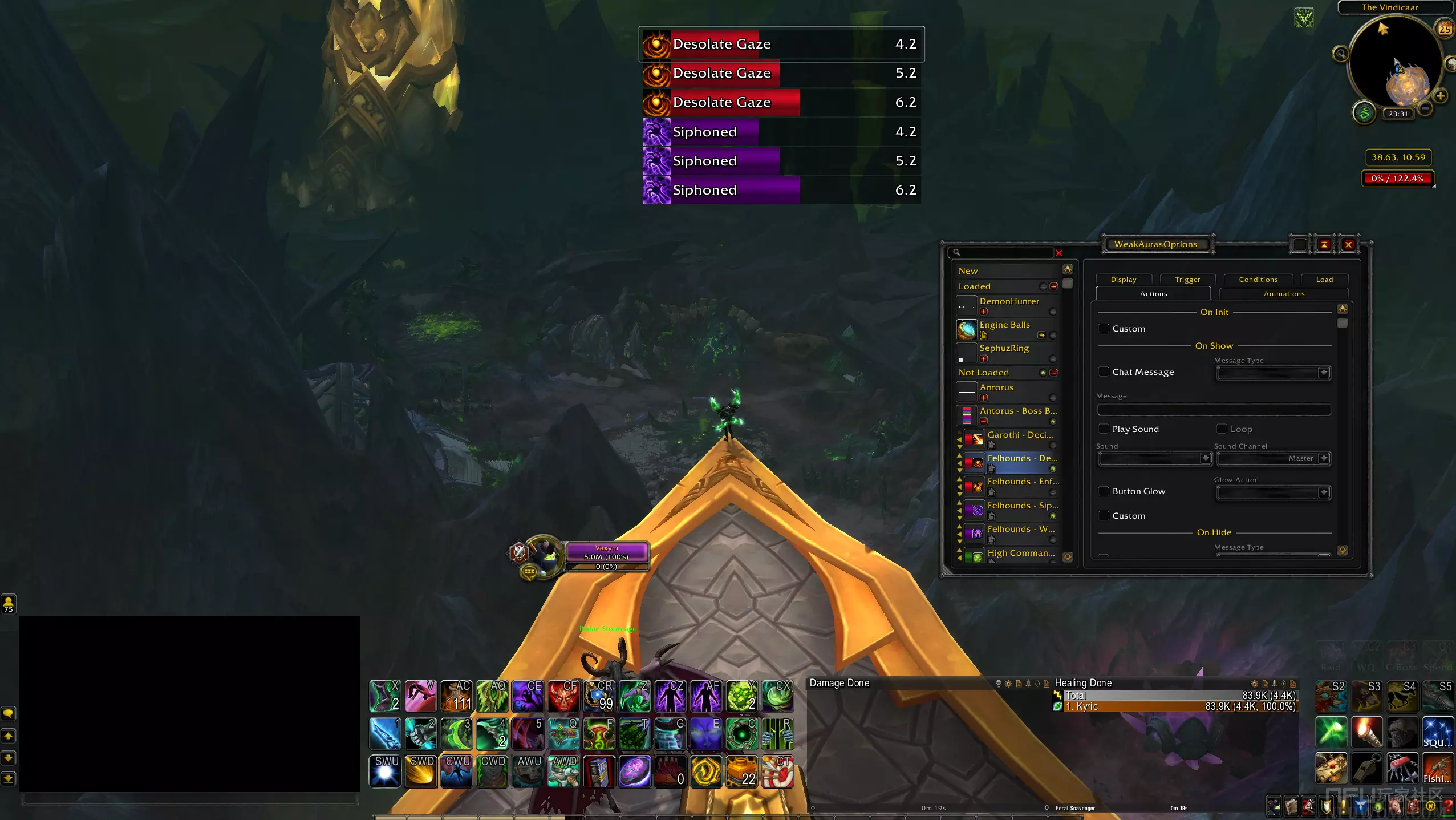Toggle the Play Sound checkbox
The width and height of the screenshot is (1456, 820).
1104,429
